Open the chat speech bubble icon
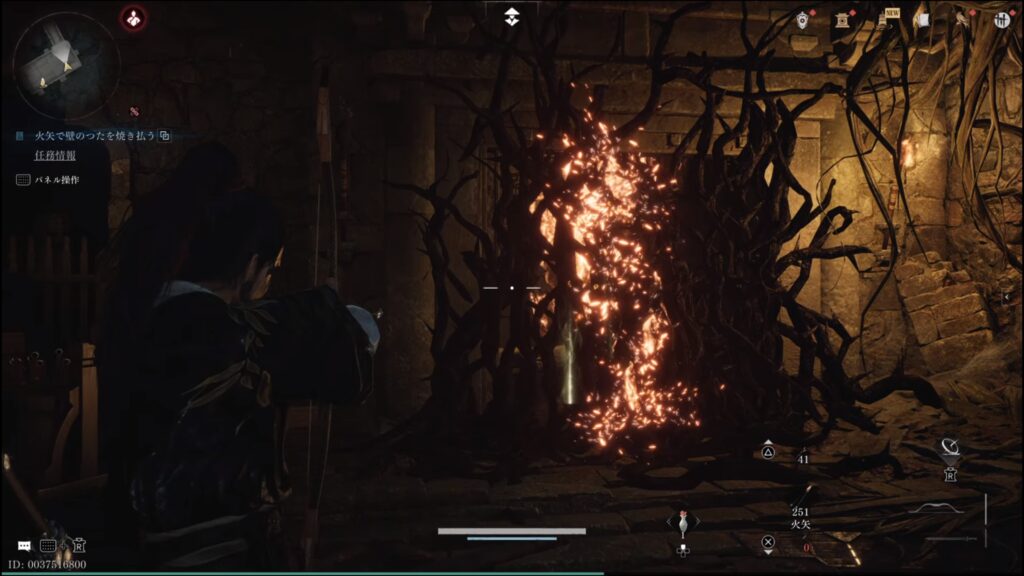 [x=23, y=546]
